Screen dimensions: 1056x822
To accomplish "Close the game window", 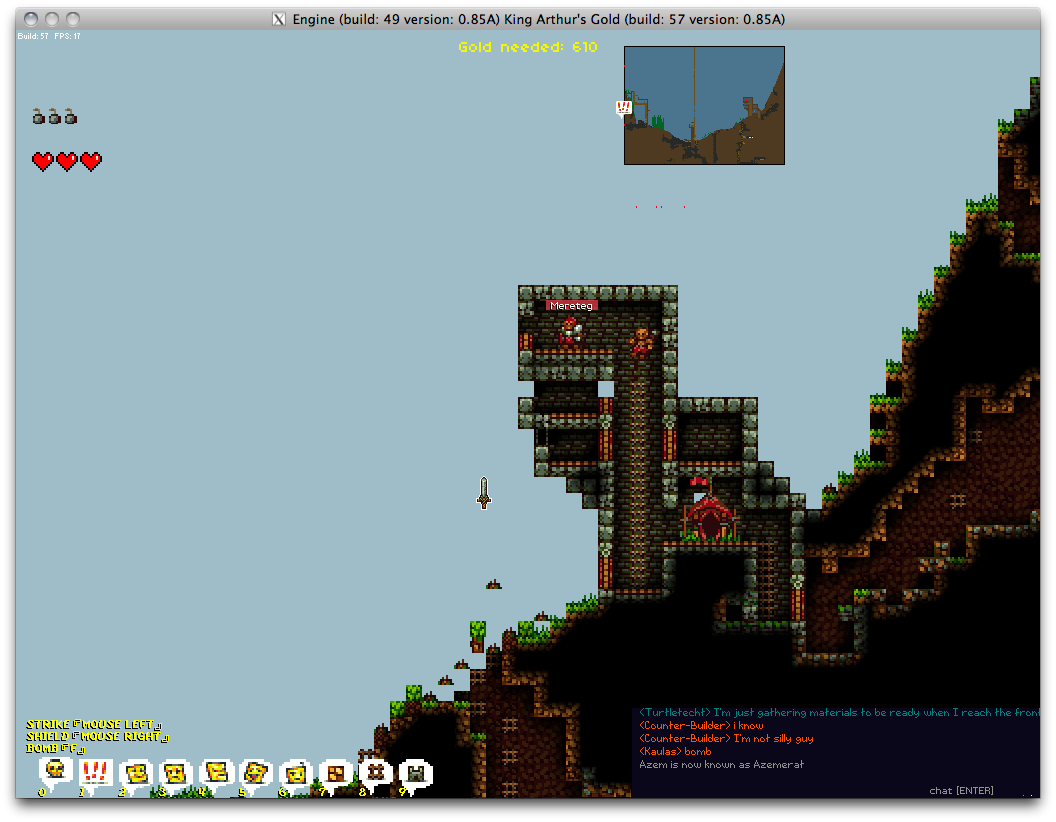I will (x=30, y=19).
